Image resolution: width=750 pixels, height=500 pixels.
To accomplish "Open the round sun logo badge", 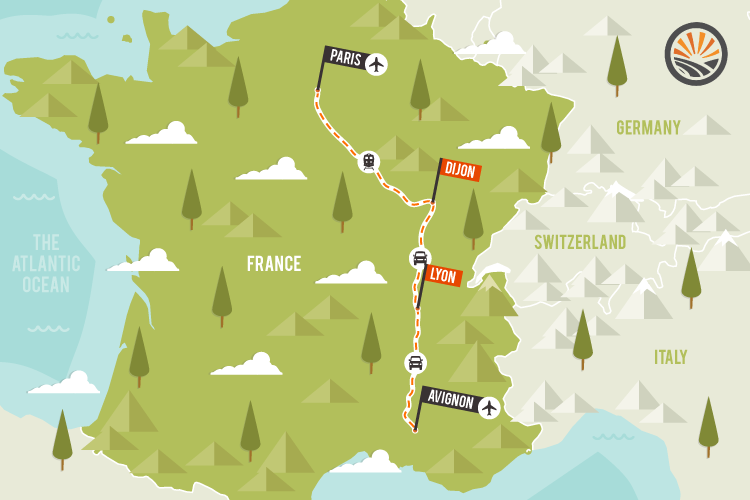I will 696,53.
